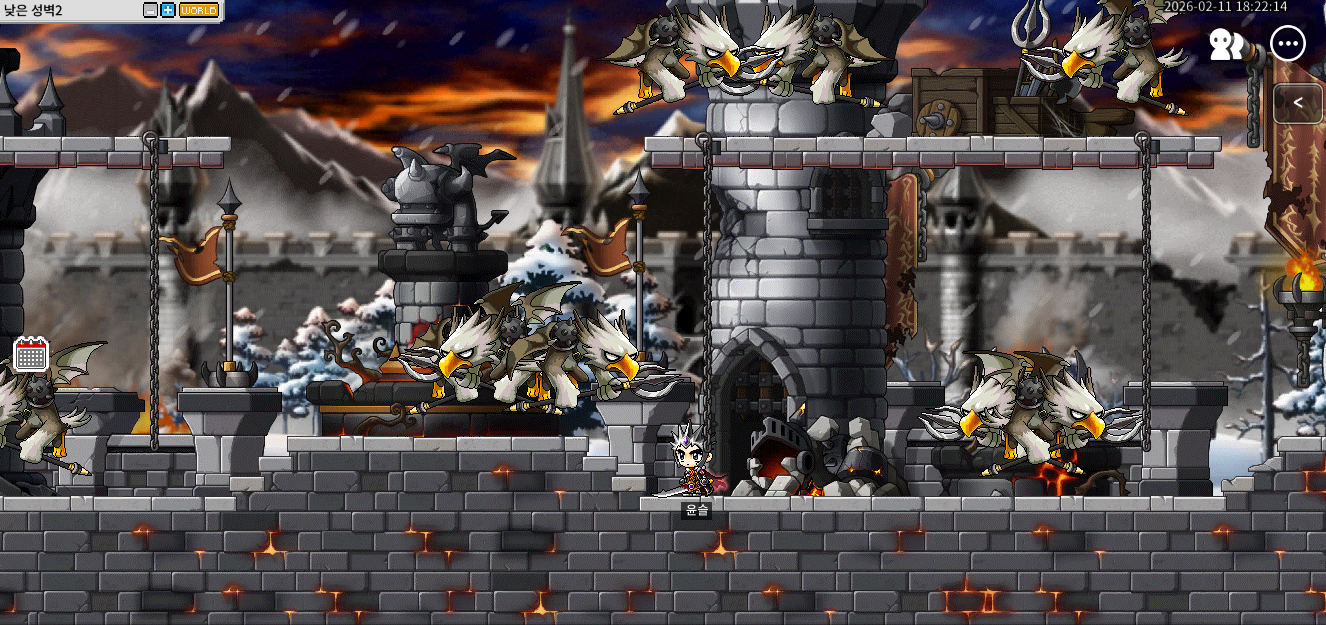Expand the side panel with the arrow button
Viewport: 1326px width, 625px height.
pos(1298,103)
